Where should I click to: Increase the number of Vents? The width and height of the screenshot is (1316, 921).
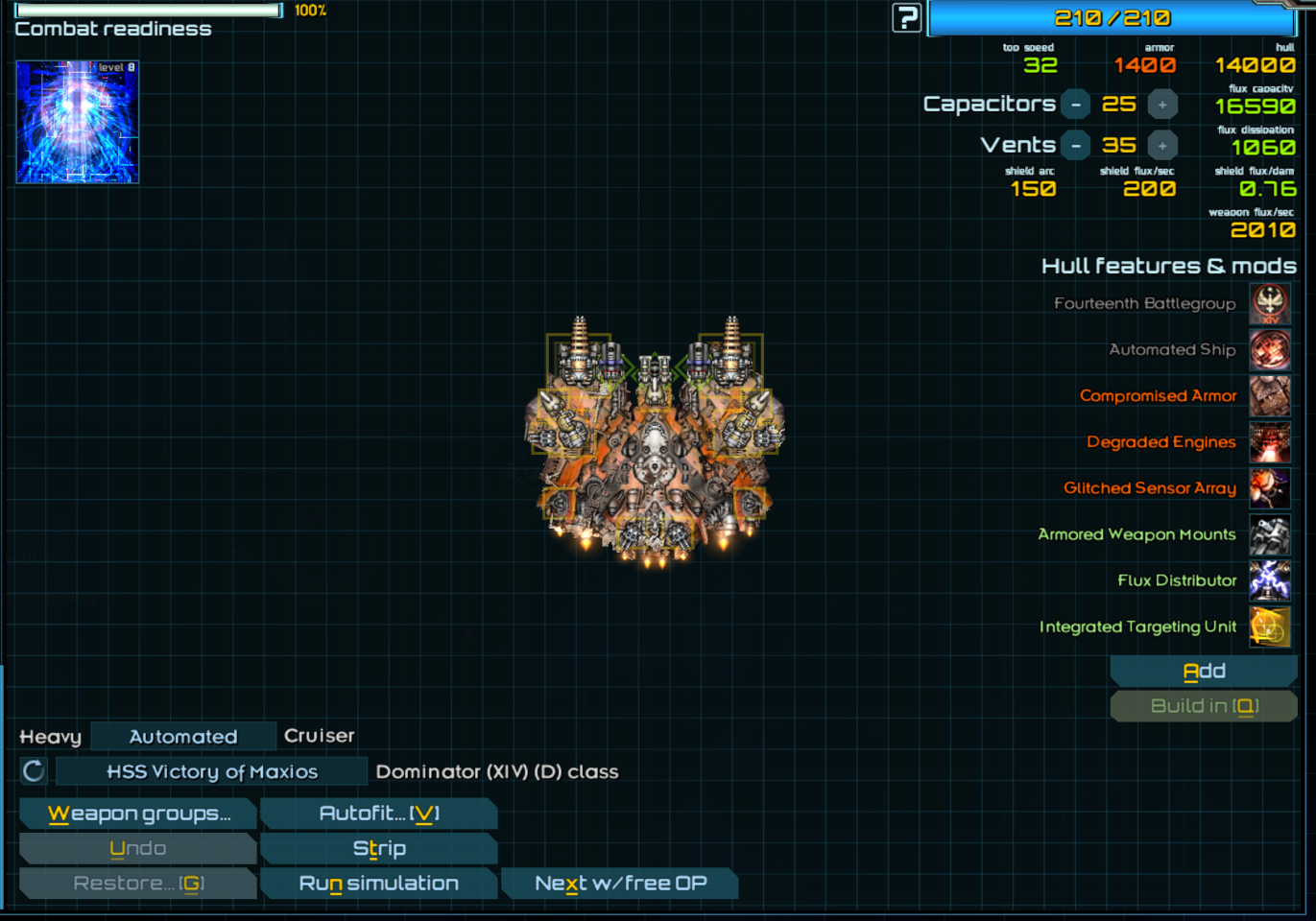point(1162,146)
